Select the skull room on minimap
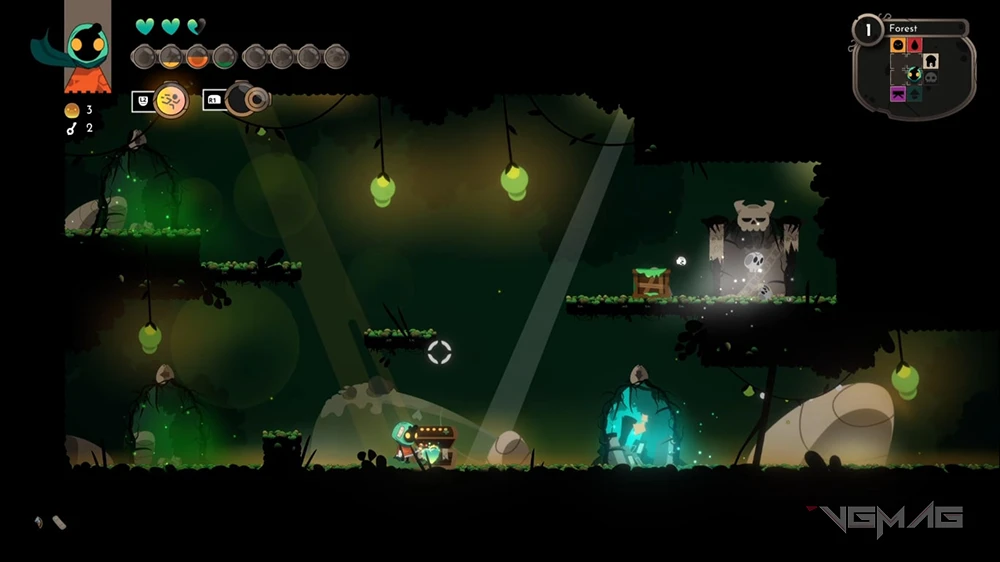The image size is (1000, 562). coord(930,76)
